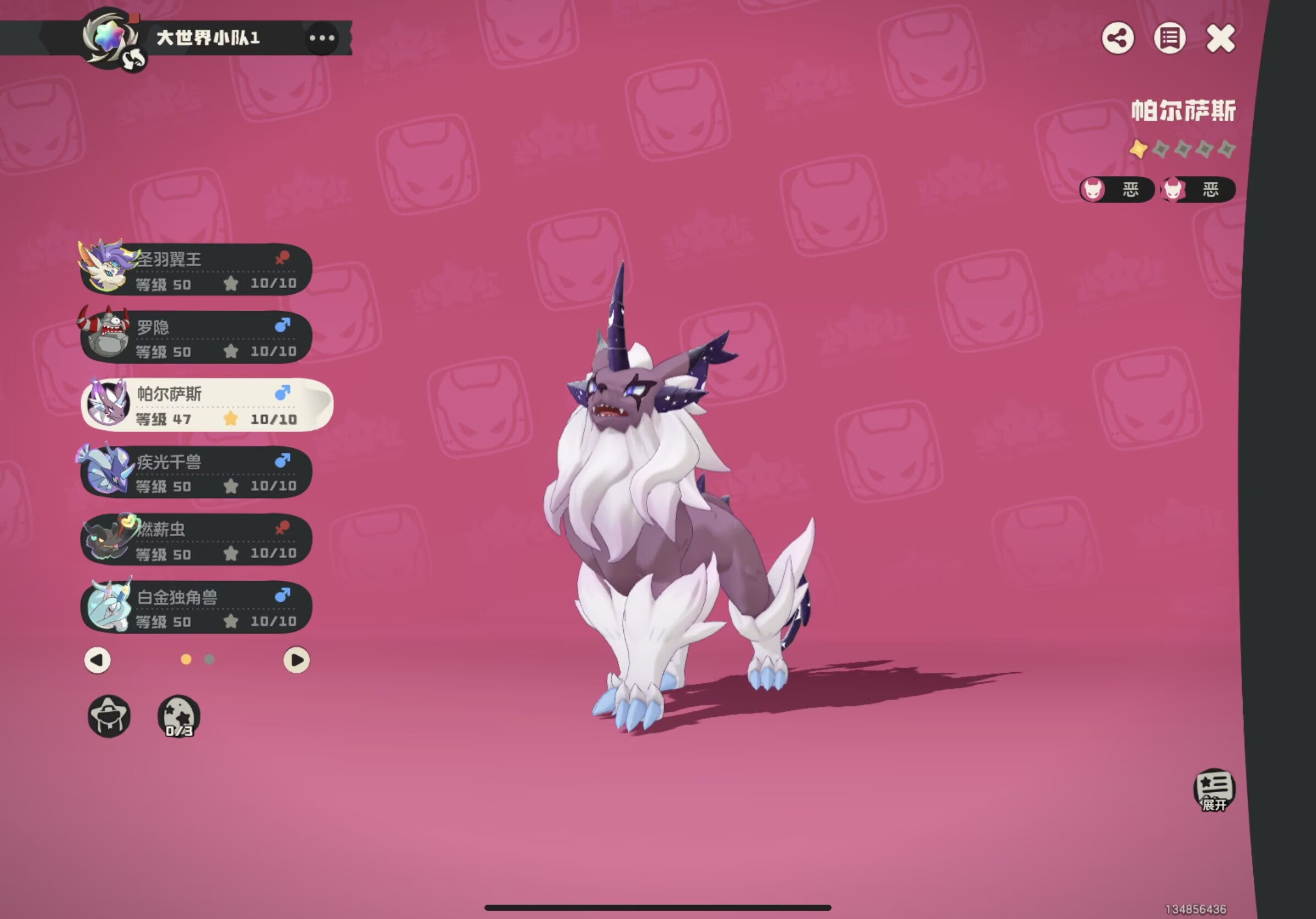
Task: Open the three-dot team options menu
Action: click(x=321, y=39)
